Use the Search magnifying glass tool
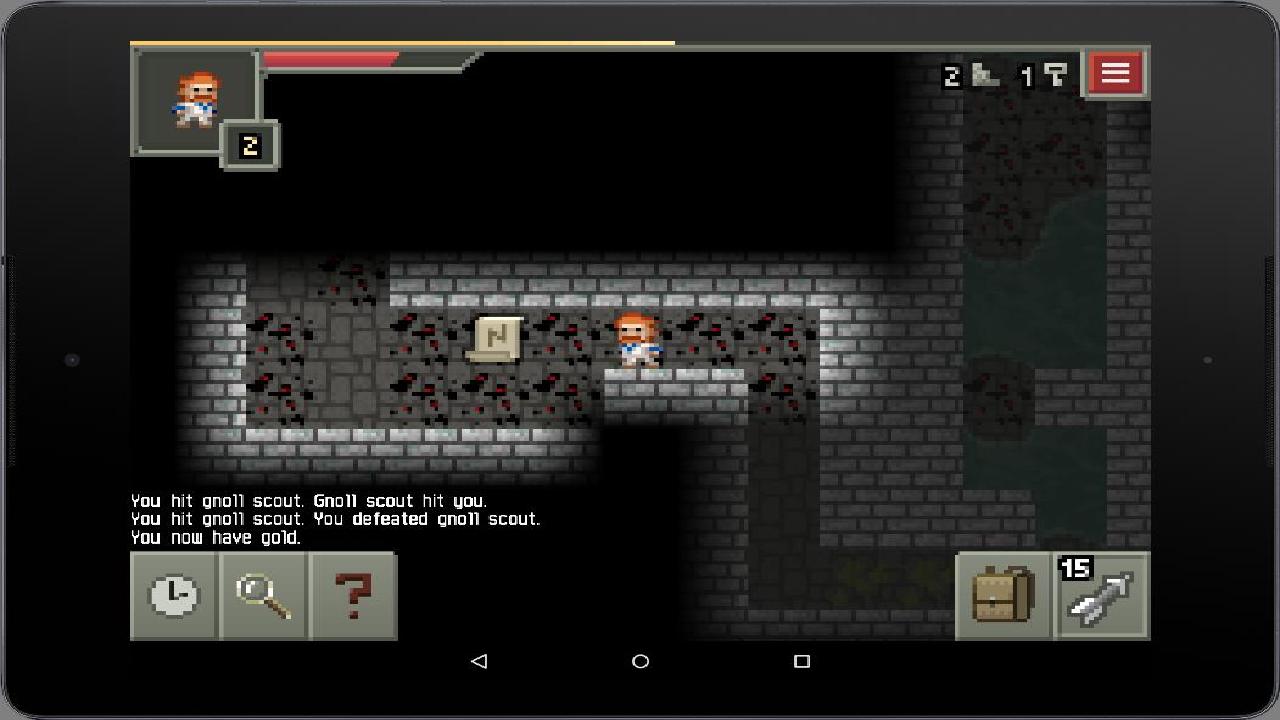Screen dimensions: 1280x720 click(263, 596)
